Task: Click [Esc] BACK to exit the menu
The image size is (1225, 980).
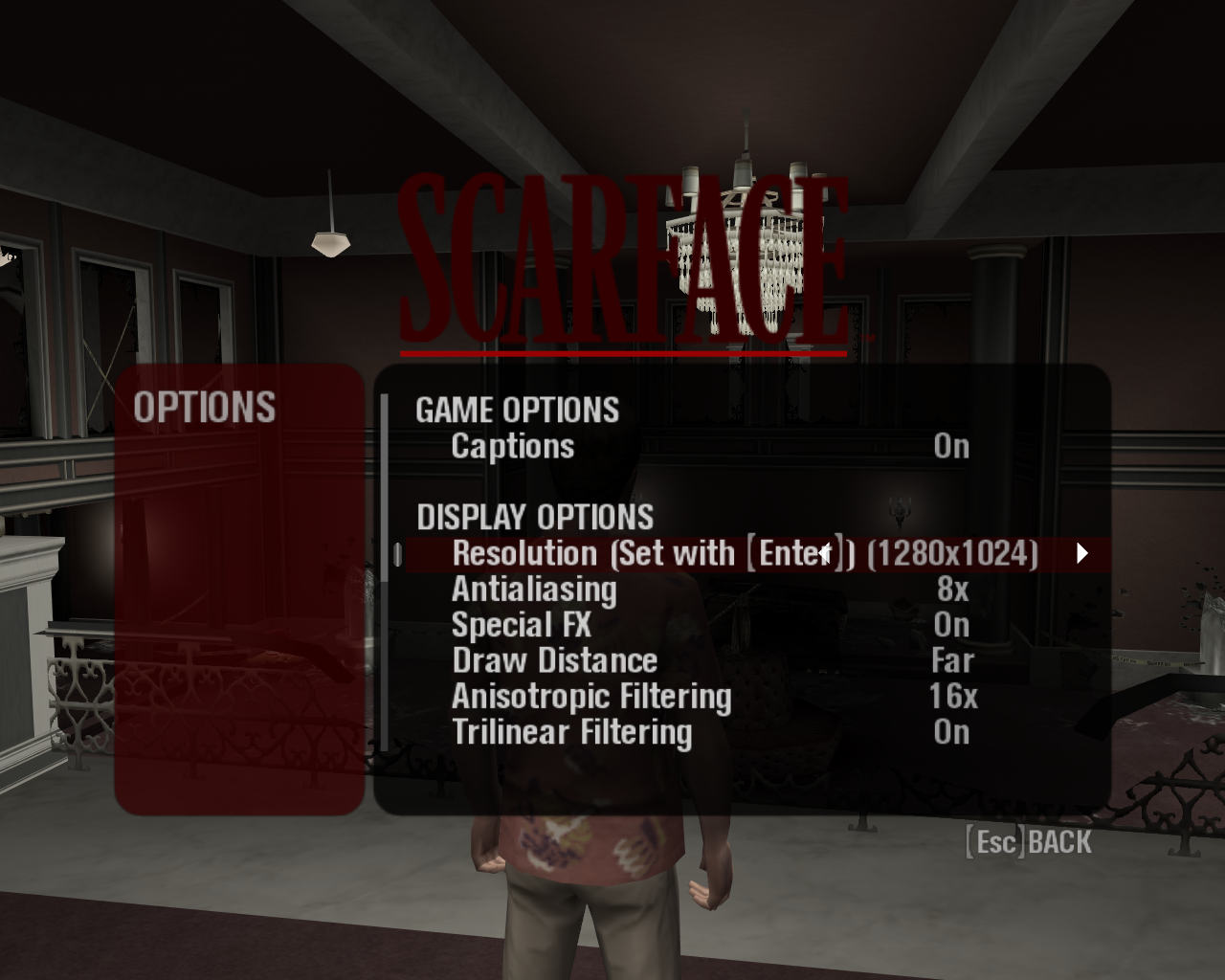Action: coord(1029,841)
